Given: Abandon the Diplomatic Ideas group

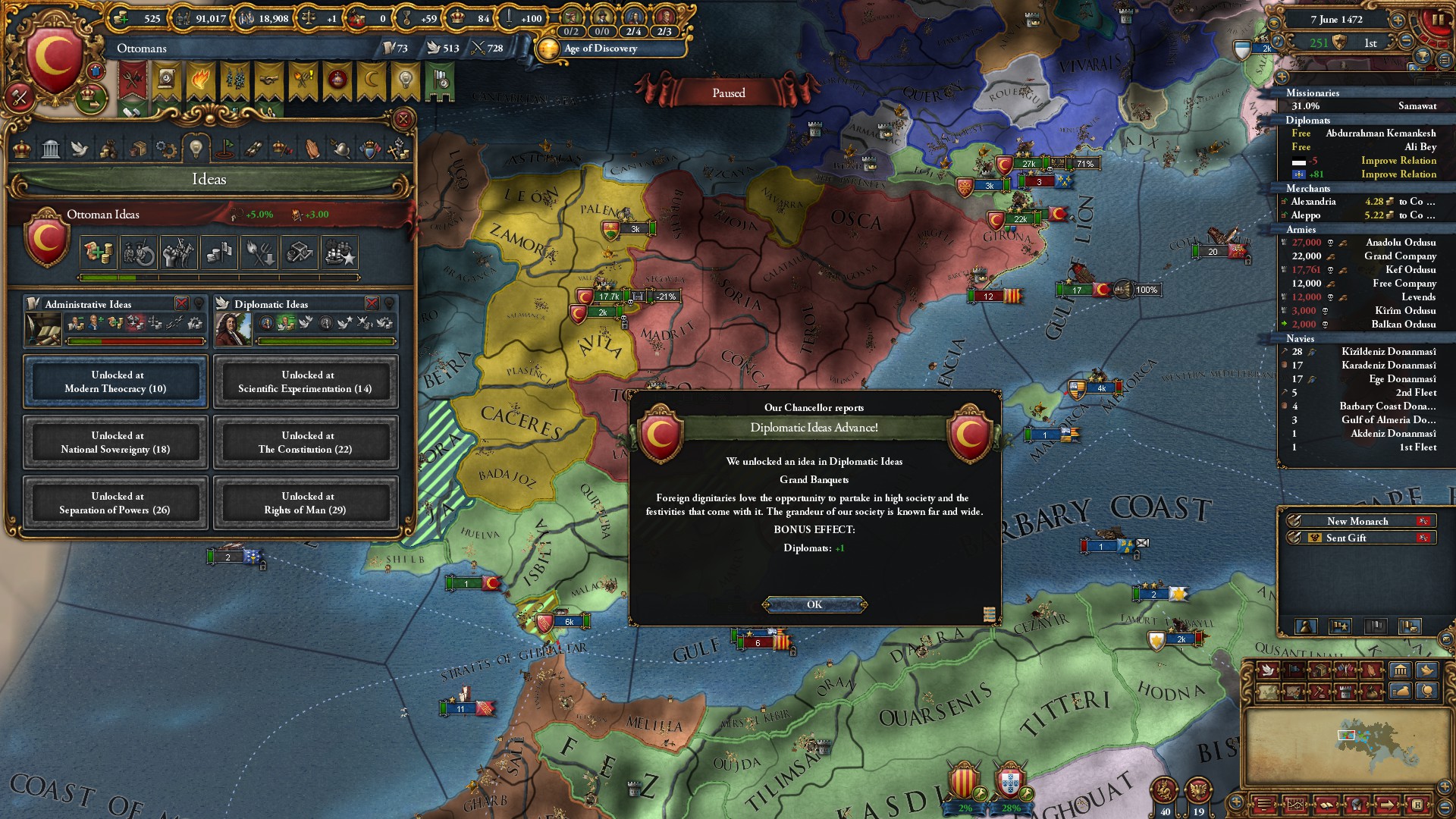Looking at the screenshot, I should pos(372,303).
